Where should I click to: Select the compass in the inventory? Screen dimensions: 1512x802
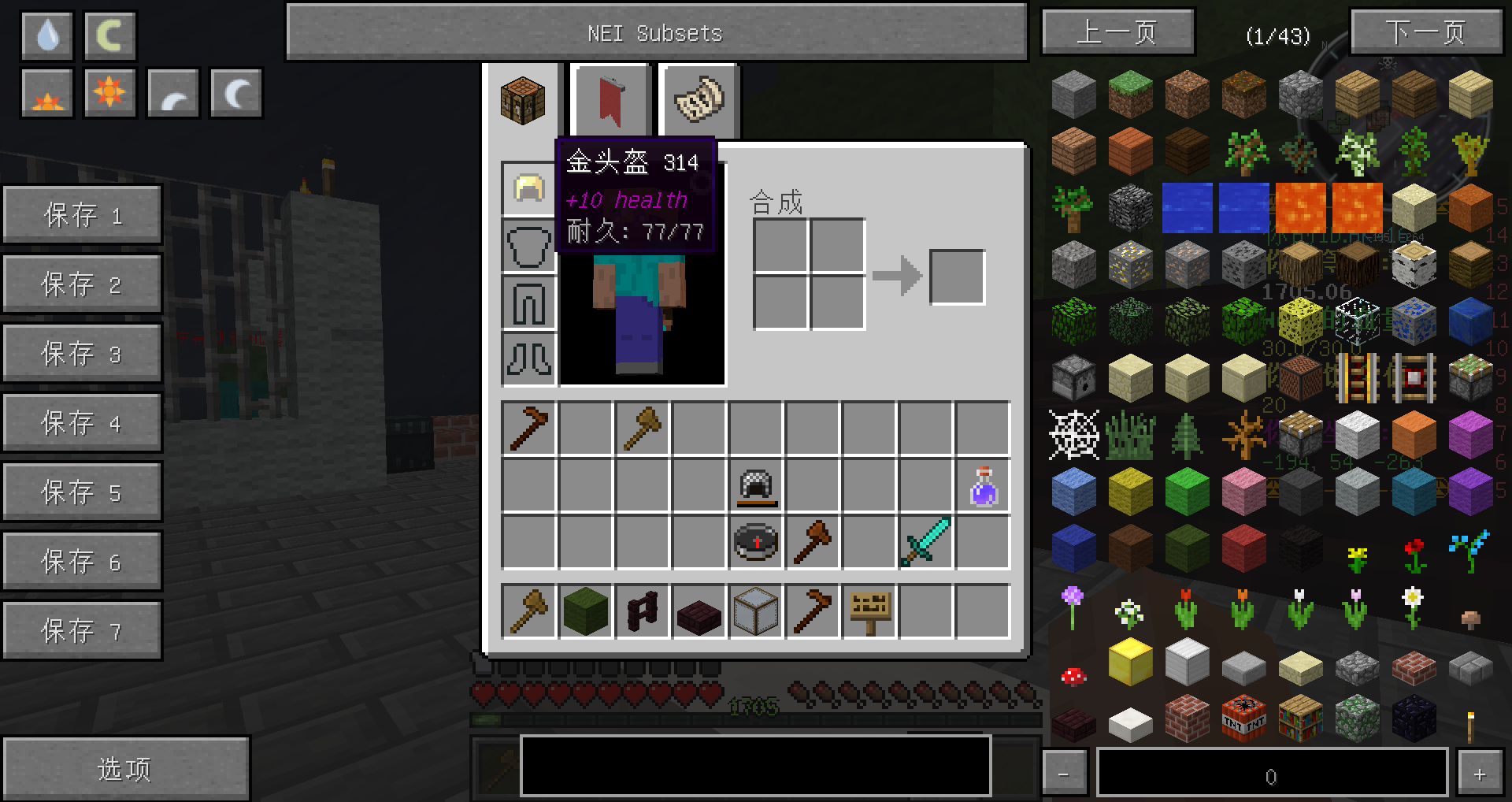point(756,542)
